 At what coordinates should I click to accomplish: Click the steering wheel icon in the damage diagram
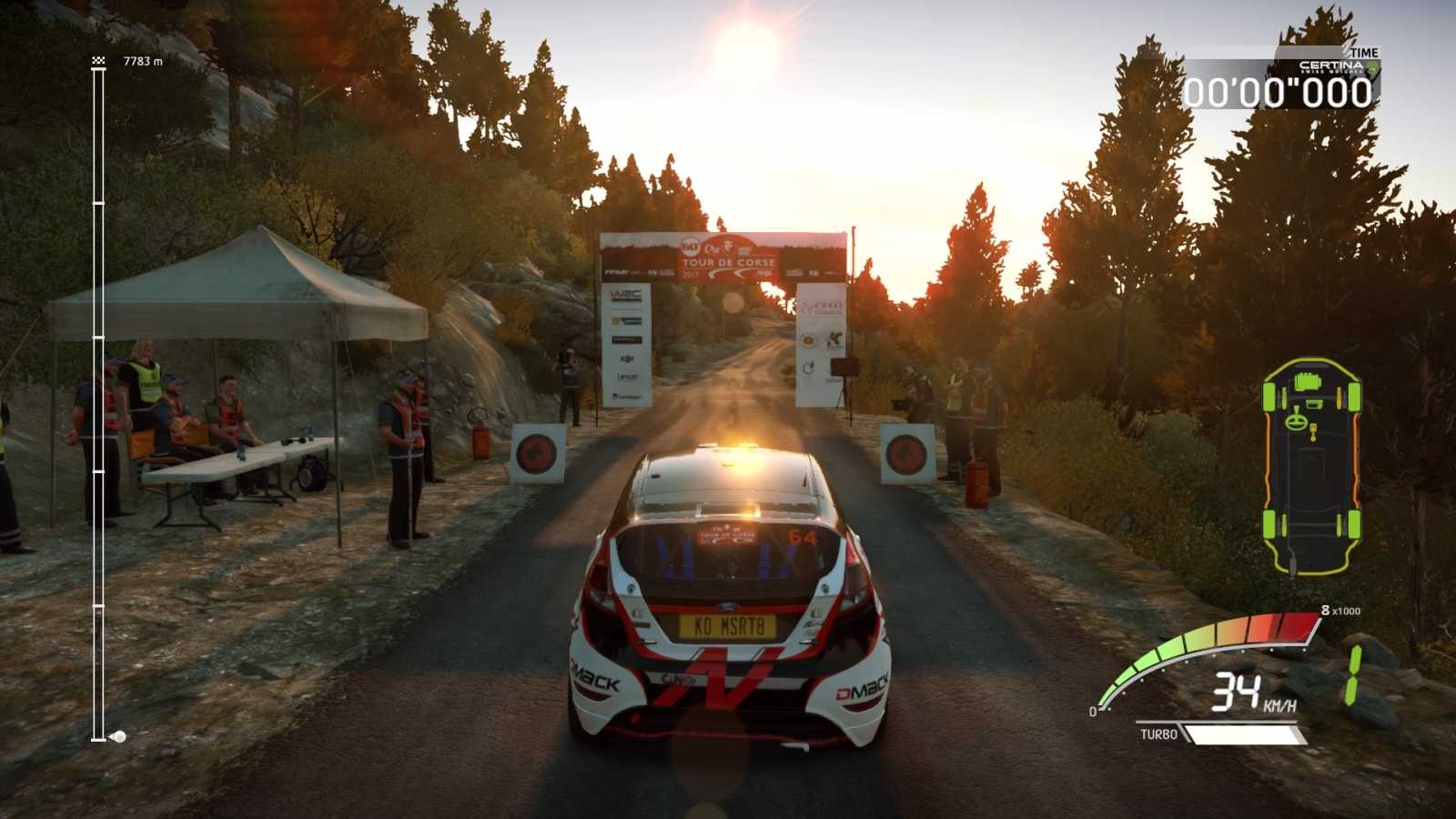point(1297,421)
